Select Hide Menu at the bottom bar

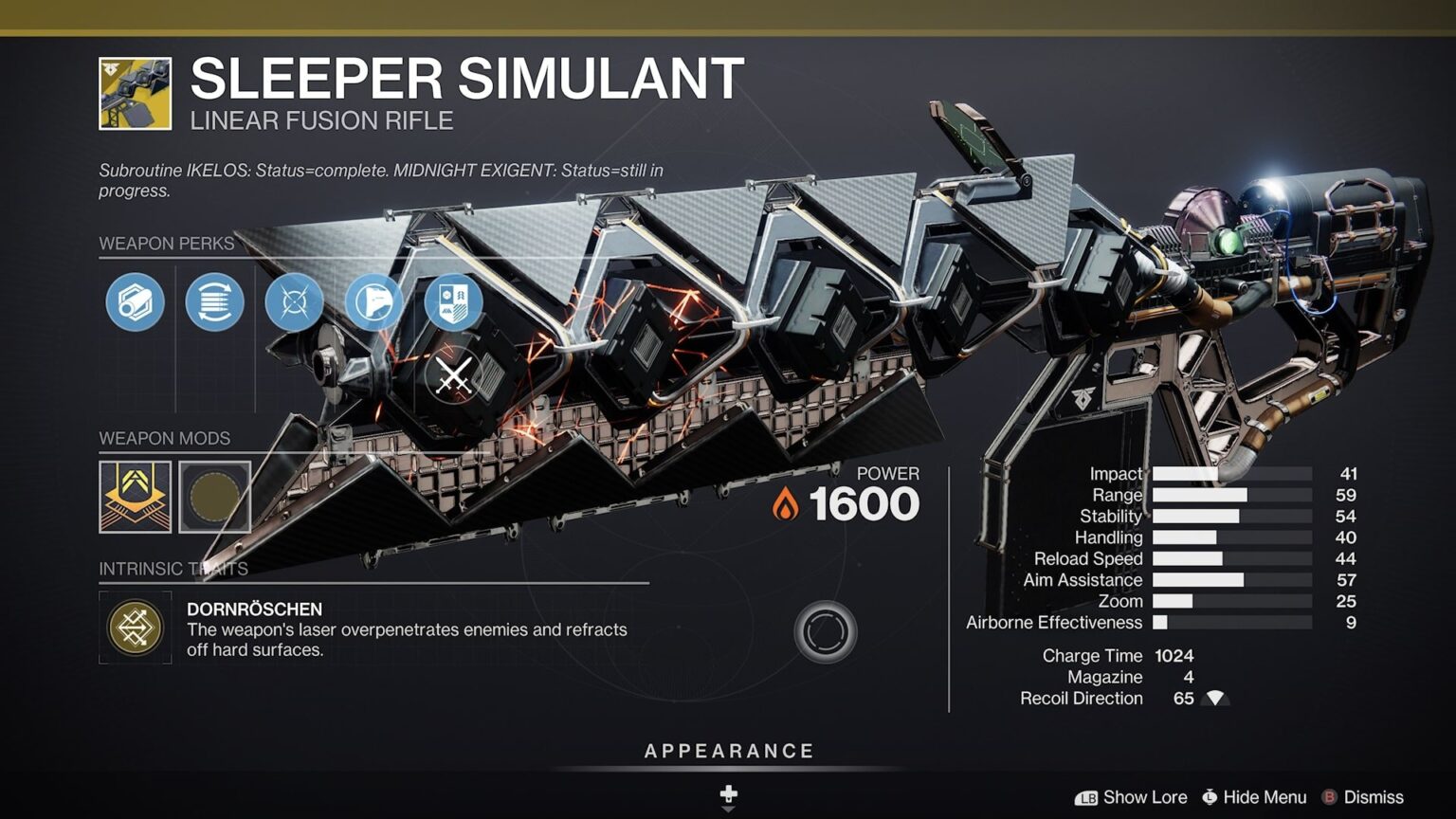point(1258,797)
